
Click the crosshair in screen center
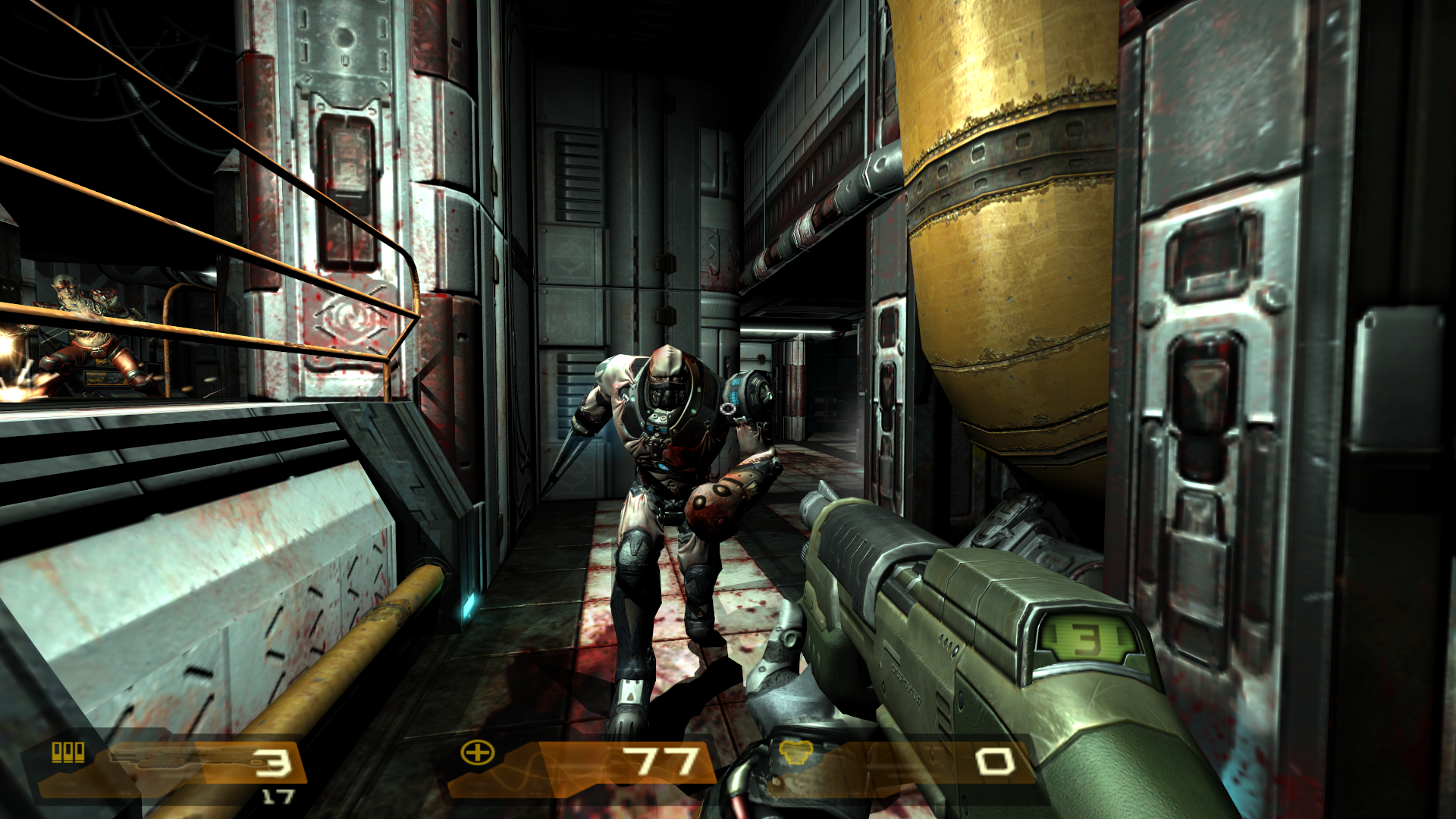728,409
